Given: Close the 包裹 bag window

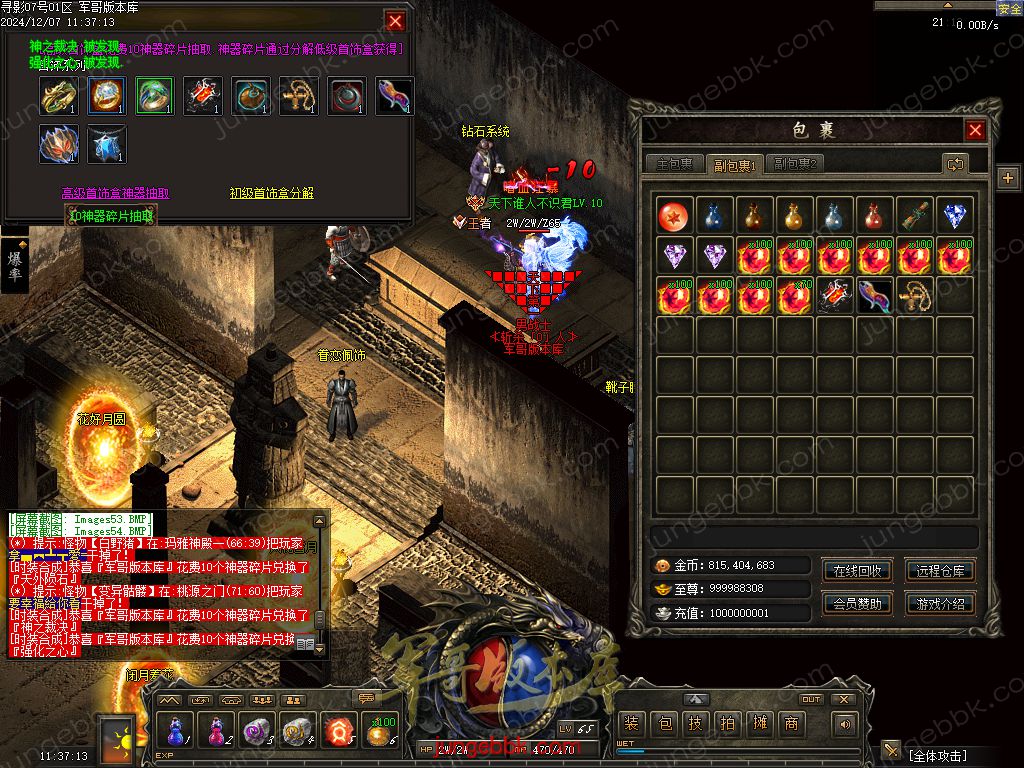Looking at the screenshot, I should (975, 130).
